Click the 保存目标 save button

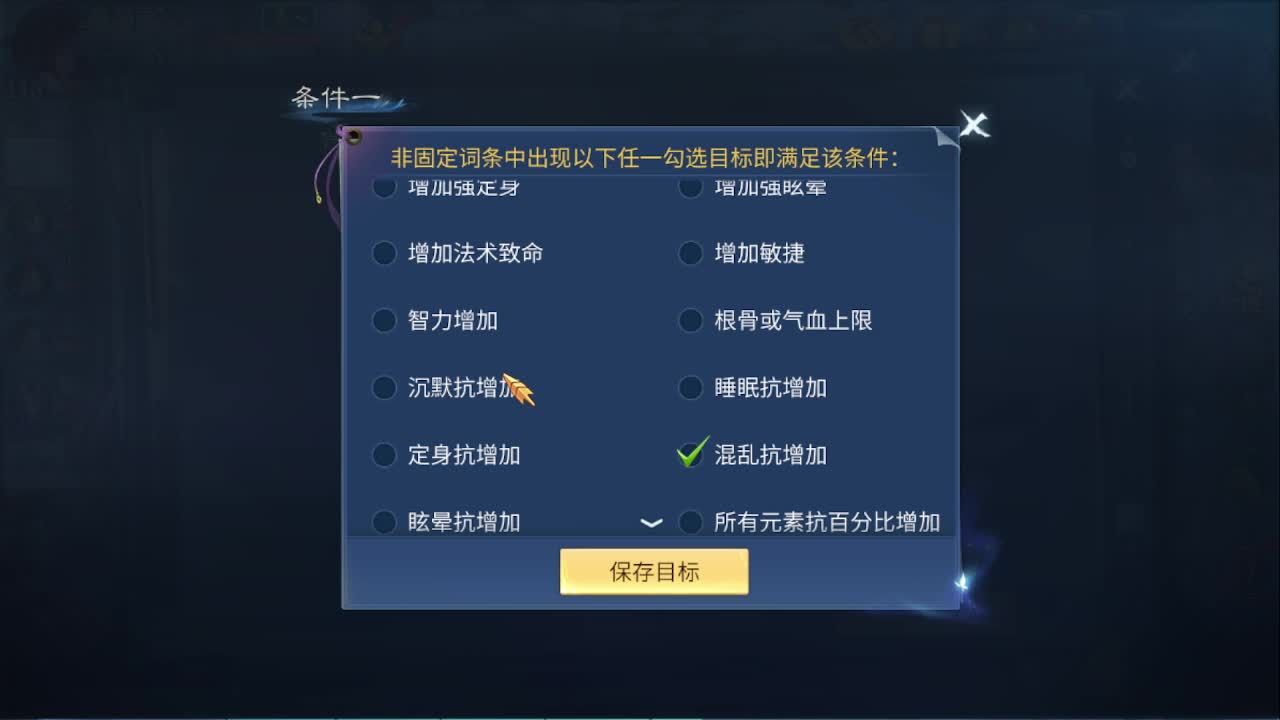[x=654, y=570]
